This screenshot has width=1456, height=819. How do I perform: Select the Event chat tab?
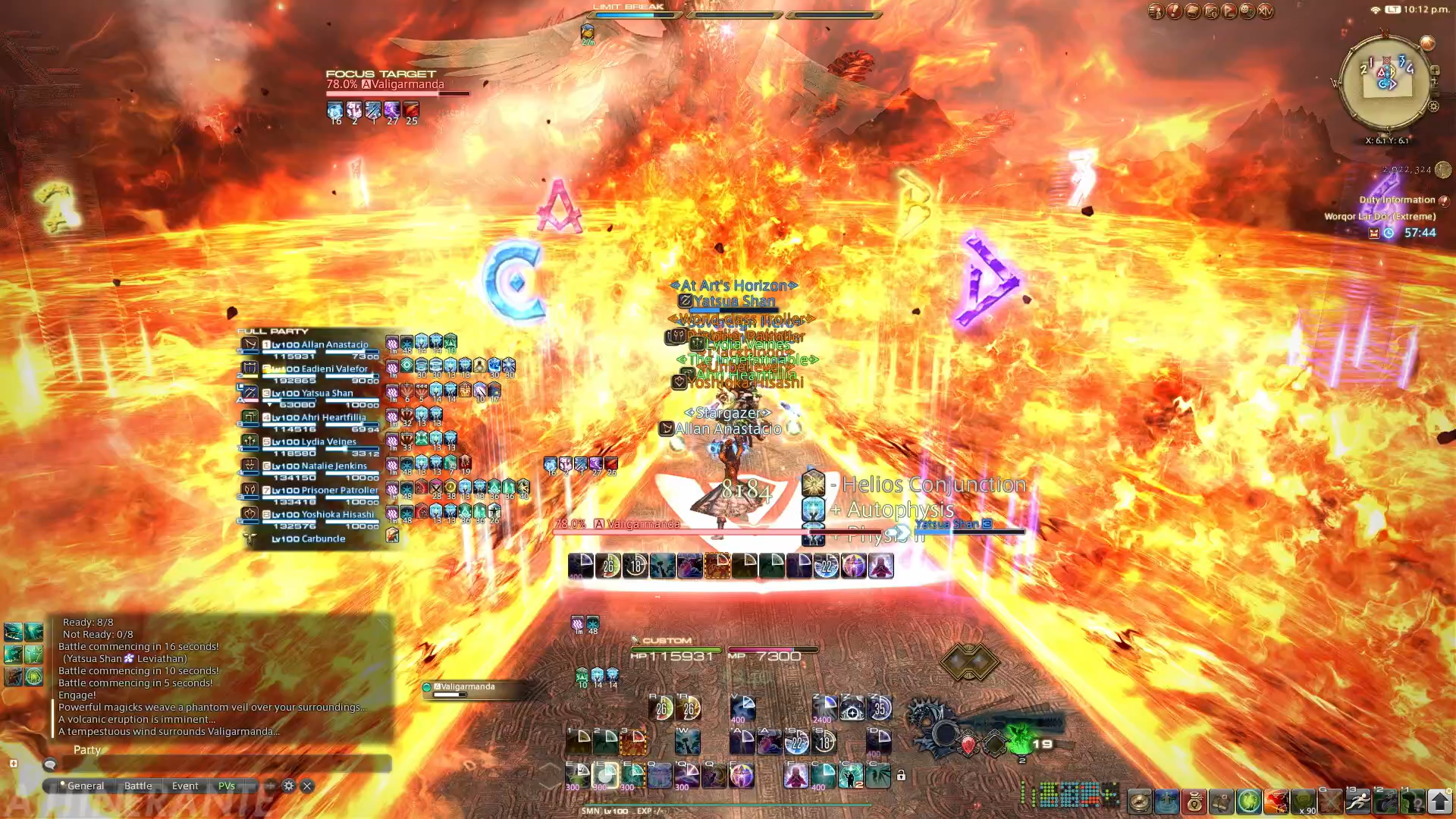pos(185,786)
